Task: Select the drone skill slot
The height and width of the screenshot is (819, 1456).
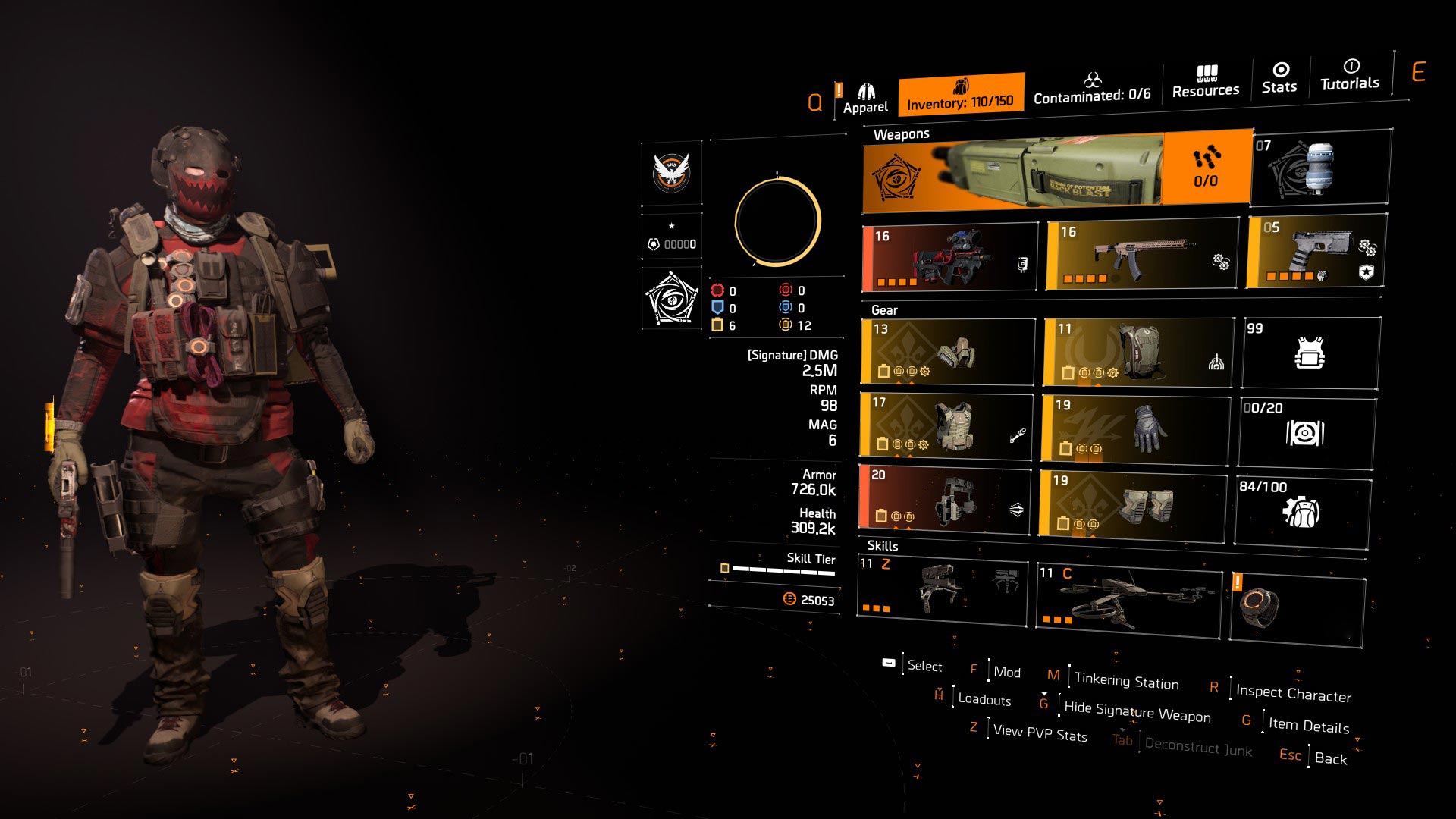Action: coord(1129,601)
